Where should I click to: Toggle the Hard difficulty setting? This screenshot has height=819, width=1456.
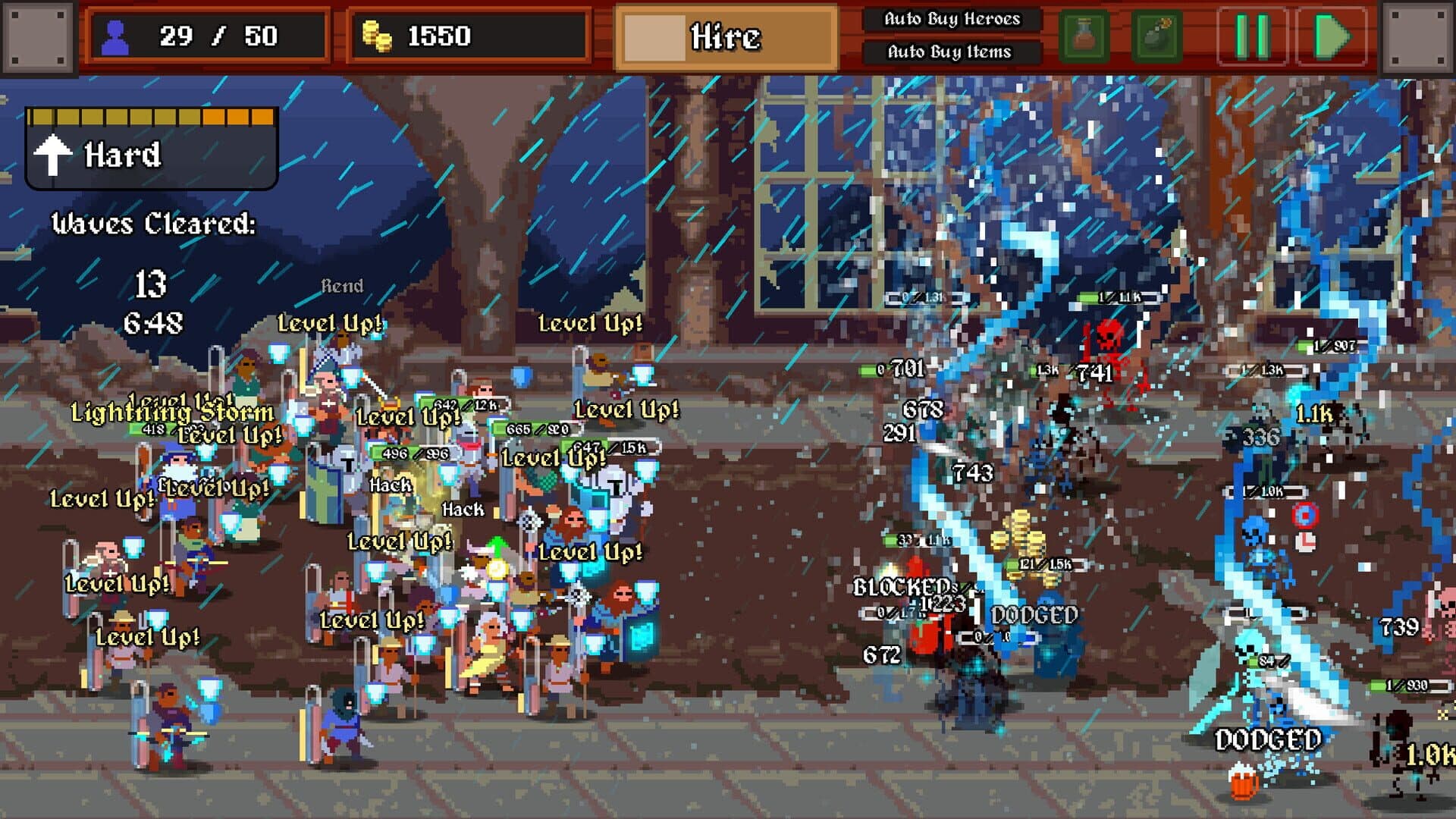click(x=121, y=155)
